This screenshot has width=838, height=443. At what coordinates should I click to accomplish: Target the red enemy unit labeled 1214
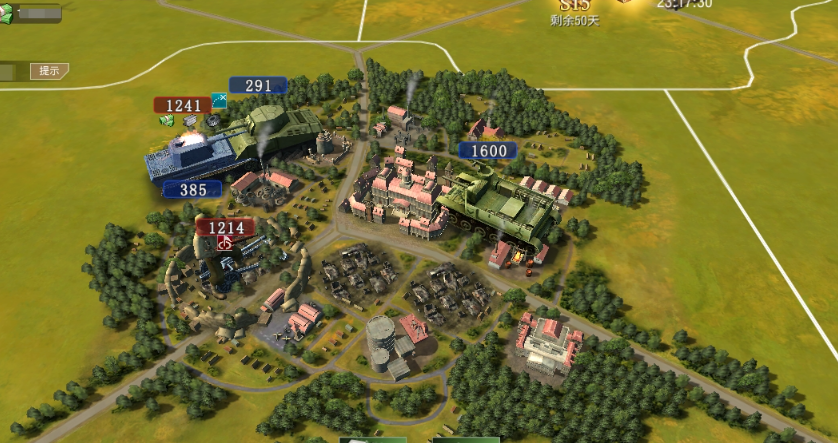pyautogui.click(x=225, y=228)
